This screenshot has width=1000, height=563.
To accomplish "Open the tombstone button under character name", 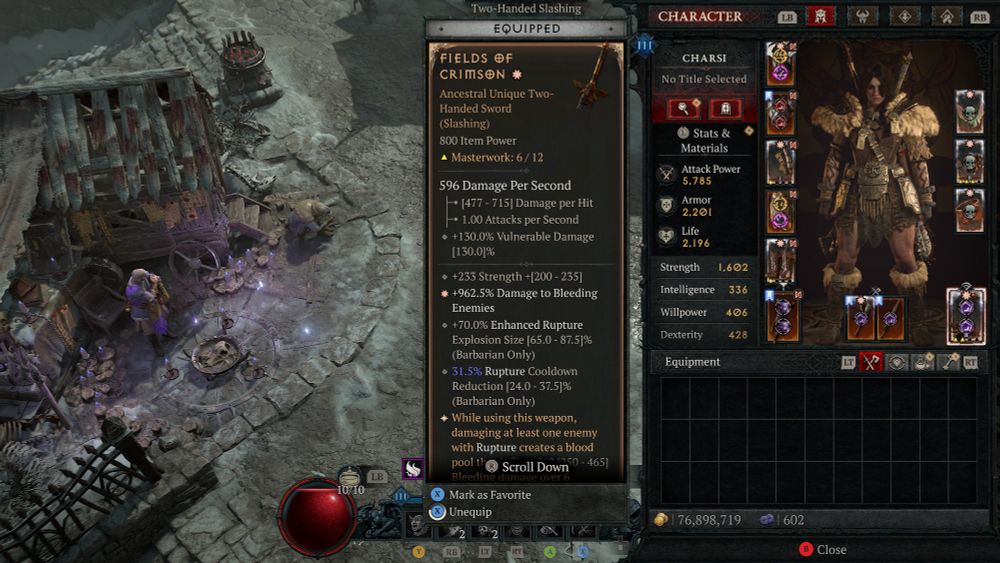I will coord(723,109).
